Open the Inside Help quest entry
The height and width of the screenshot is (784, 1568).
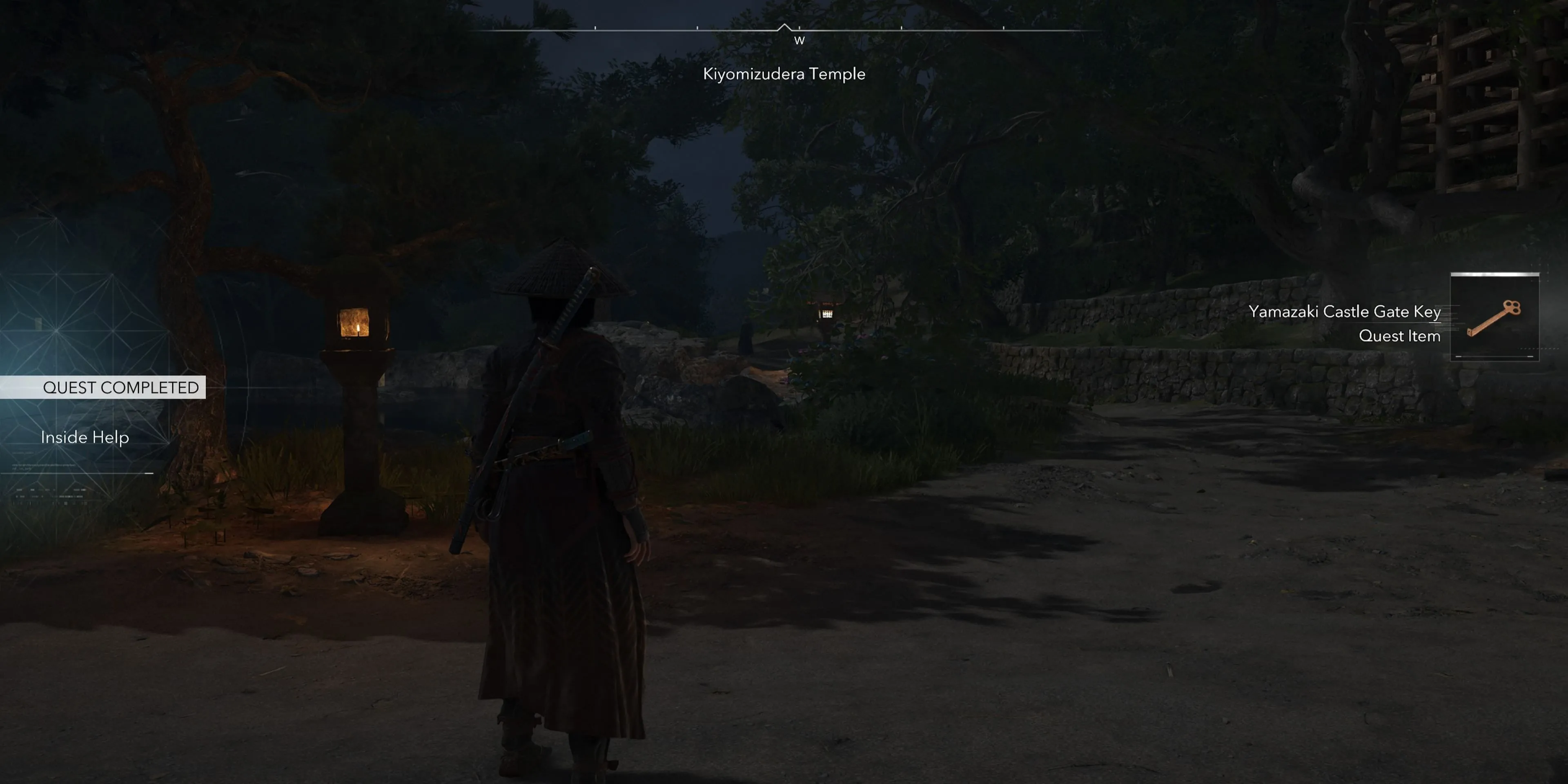85,437
